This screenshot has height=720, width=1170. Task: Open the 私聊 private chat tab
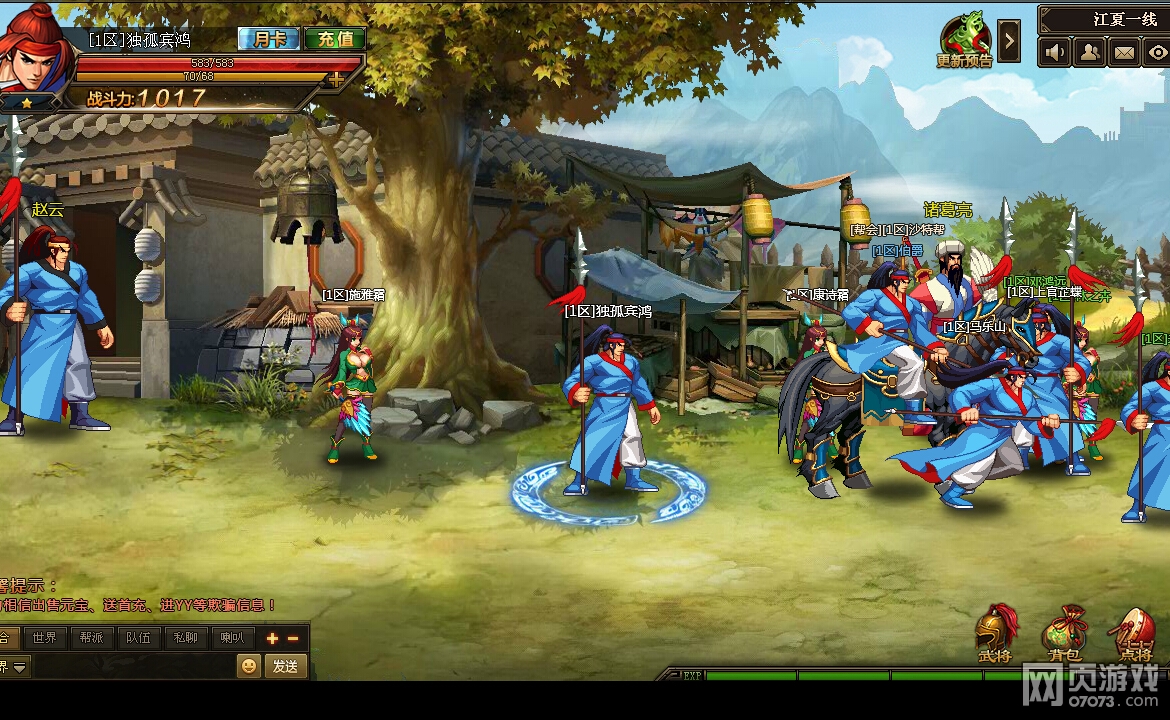(x=186, y=638)
